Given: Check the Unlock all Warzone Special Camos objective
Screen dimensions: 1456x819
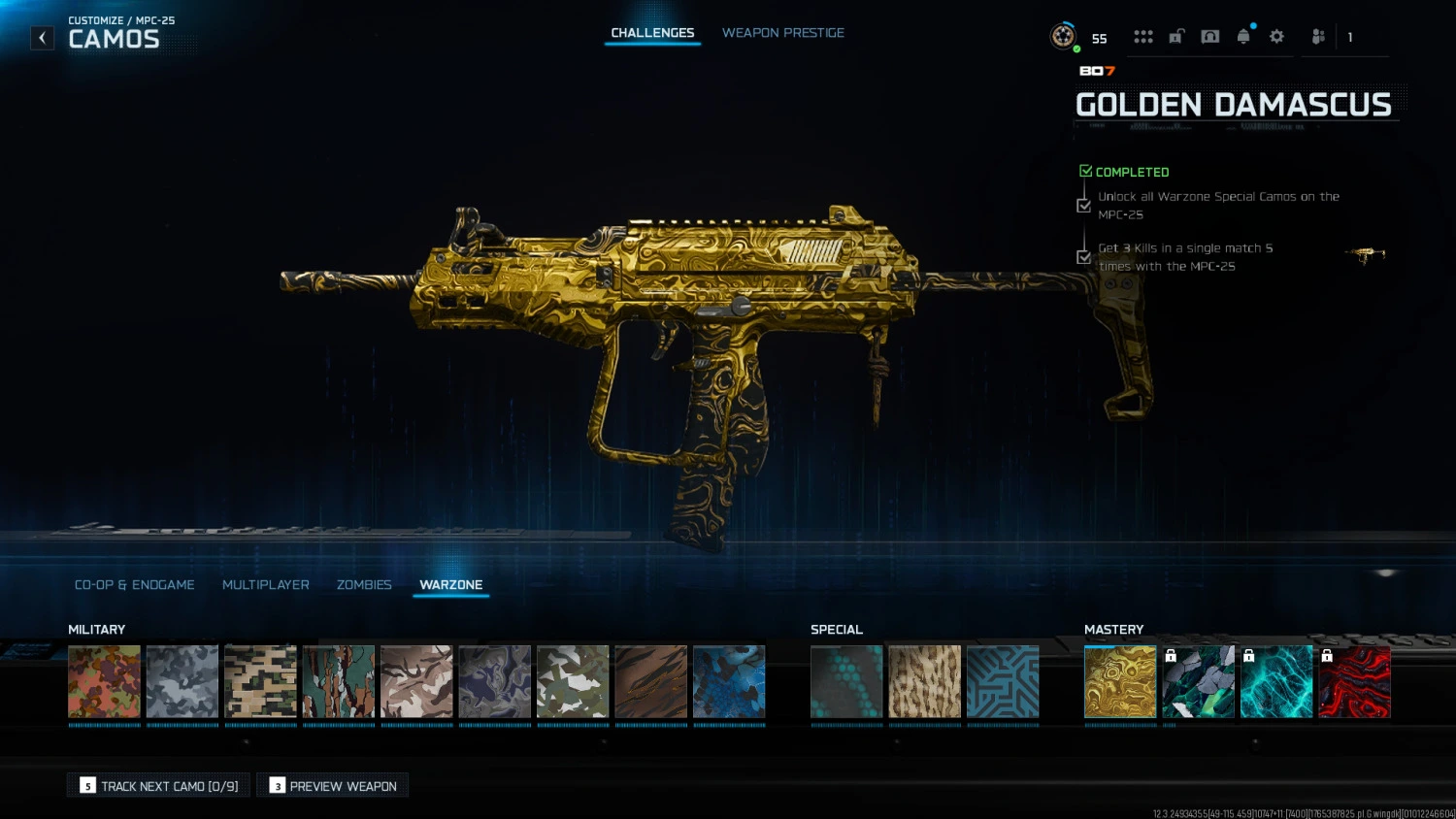Looking at the screenshot, I should coord(1084,205).
